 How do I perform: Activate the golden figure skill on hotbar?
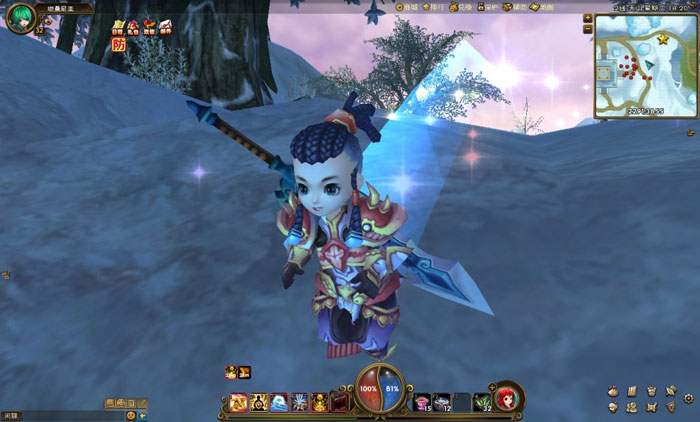(320, 402)
